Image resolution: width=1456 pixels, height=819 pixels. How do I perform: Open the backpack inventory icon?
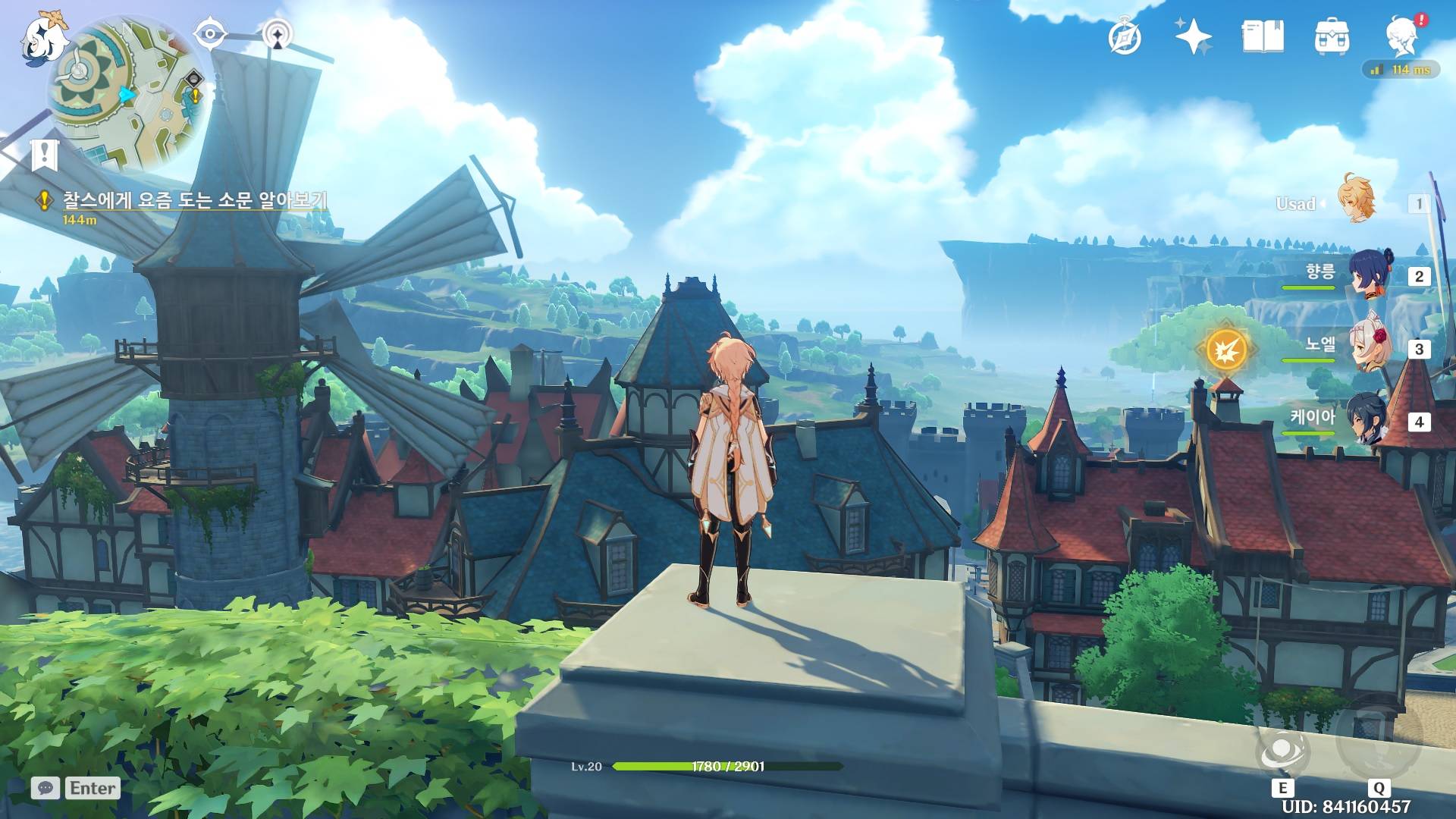tap(1332, 36)
